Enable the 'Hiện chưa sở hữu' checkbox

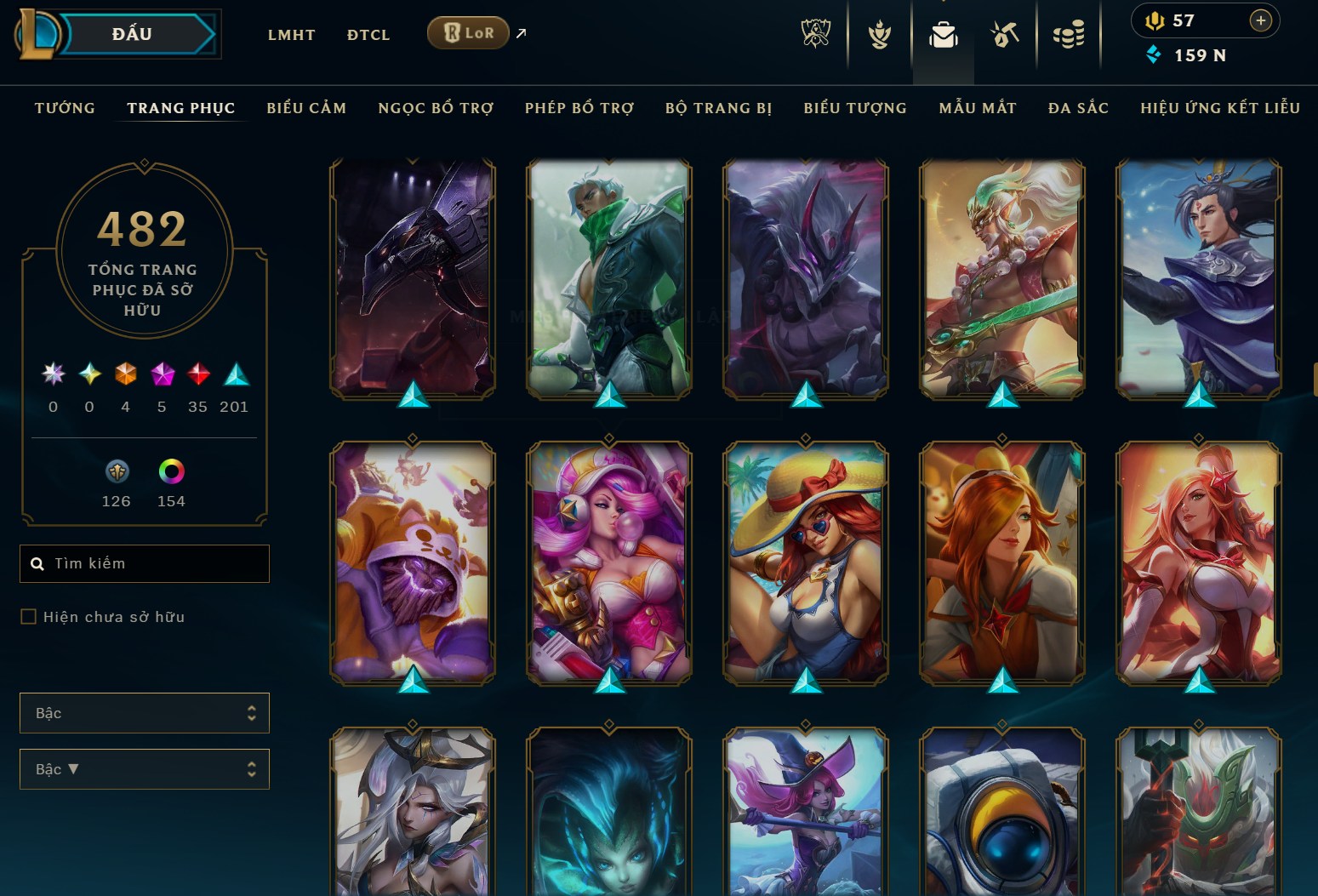28,616
